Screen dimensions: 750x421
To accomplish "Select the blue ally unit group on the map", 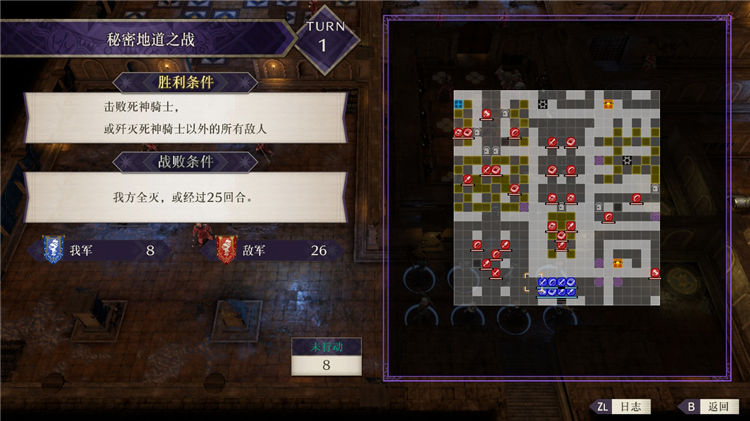I will point(557,286).
